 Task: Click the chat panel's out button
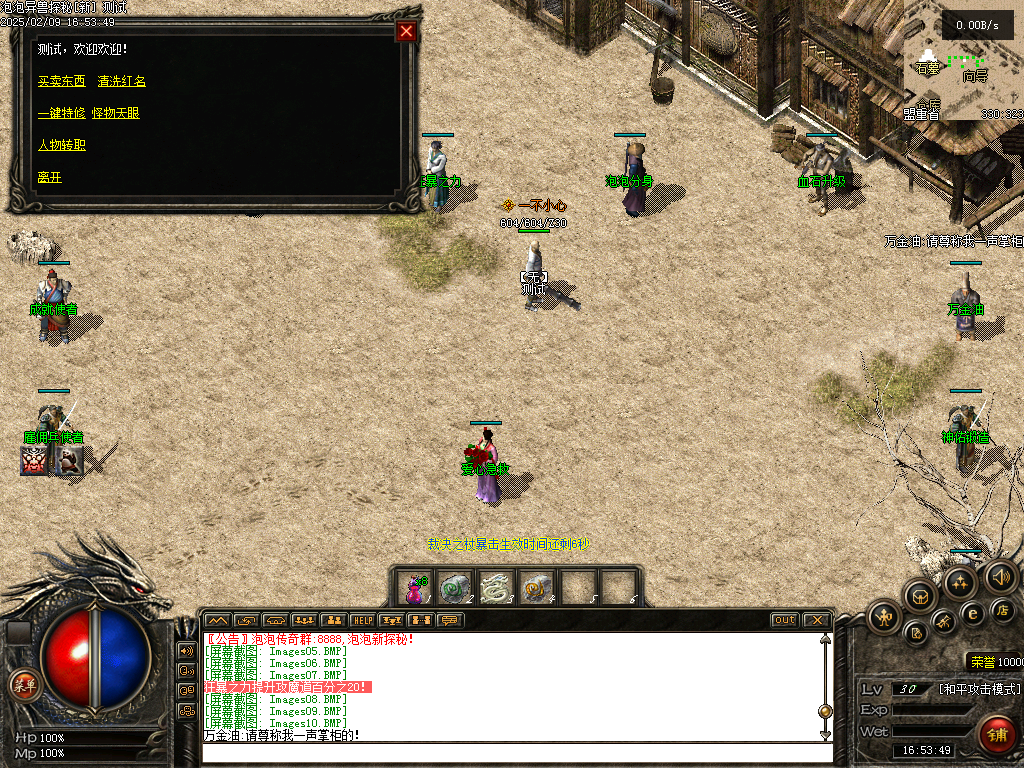tap(785, 620)
